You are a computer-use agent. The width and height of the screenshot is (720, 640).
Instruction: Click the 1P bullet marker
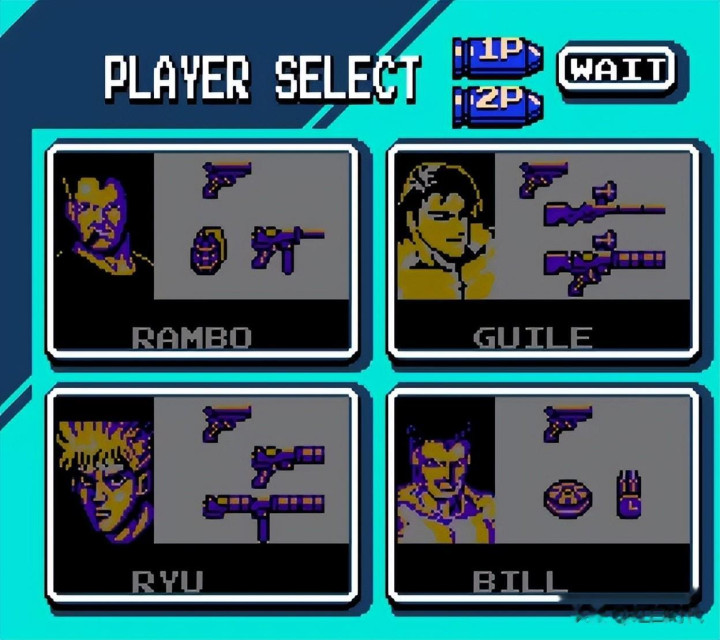(496, 56)
